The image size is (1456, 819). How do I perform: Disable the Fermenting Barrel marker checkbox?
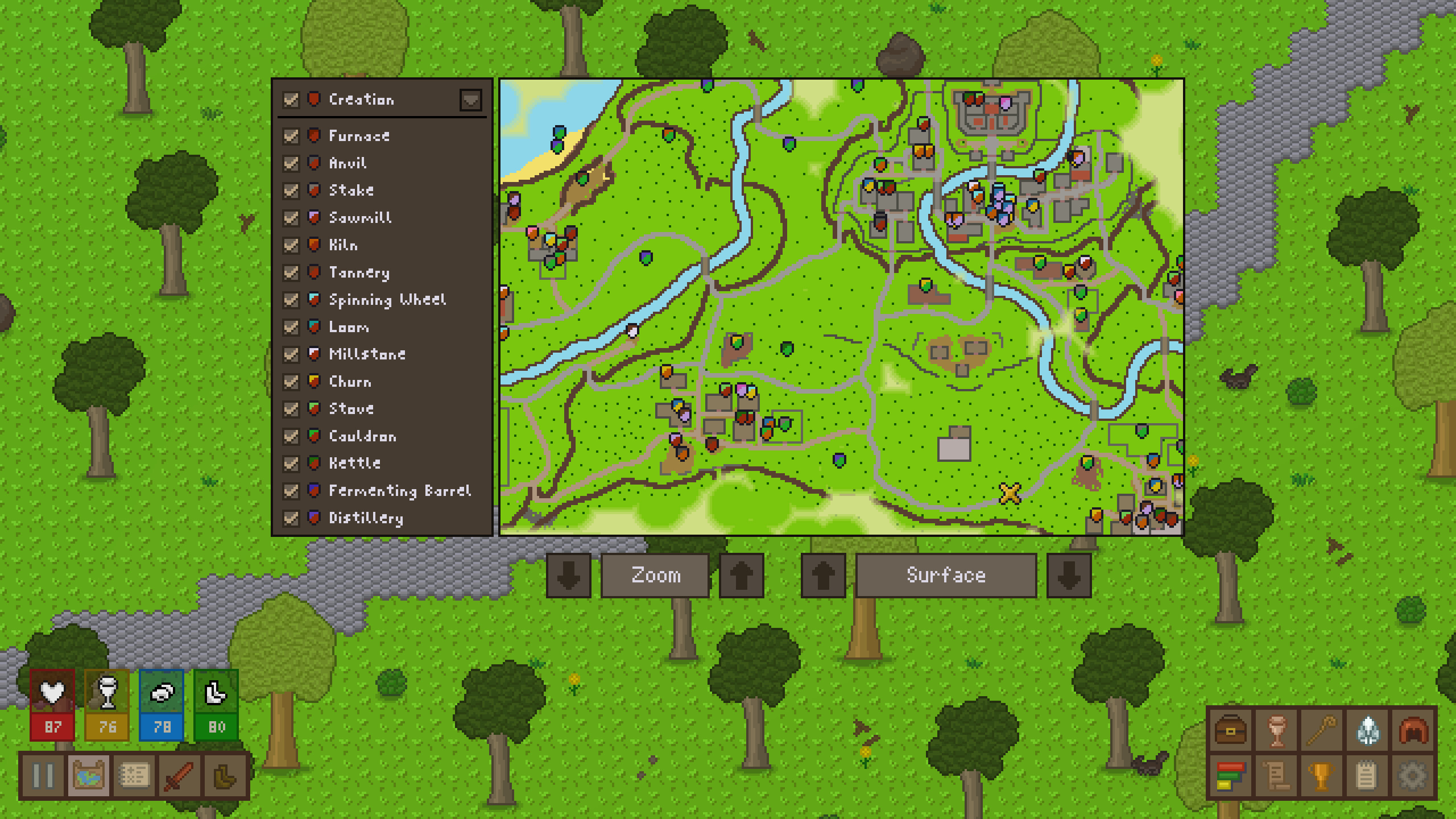291,491
